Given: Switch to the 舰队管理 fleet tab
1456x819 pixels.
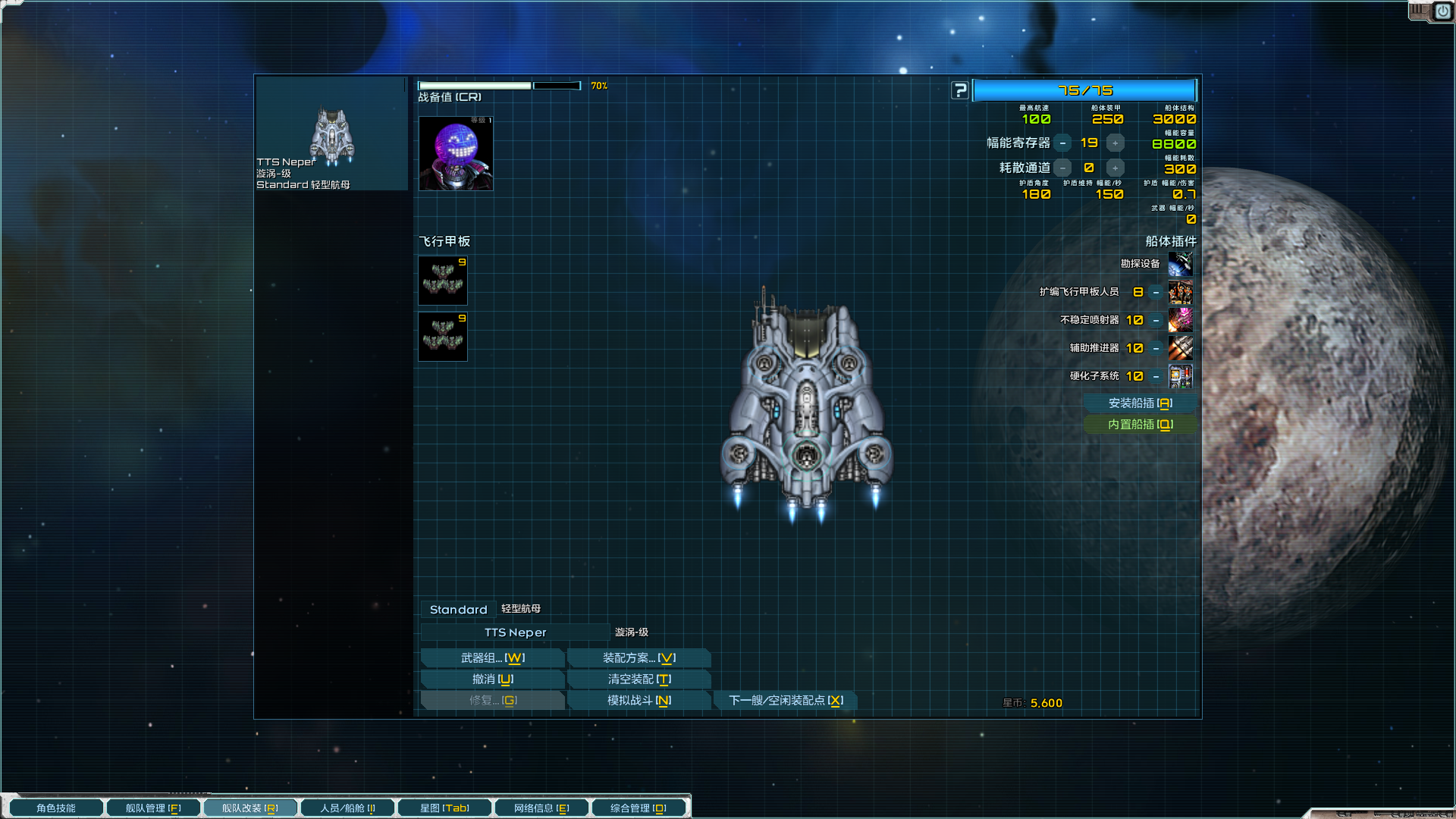Looking at the screenshot, I should (153, 808).
